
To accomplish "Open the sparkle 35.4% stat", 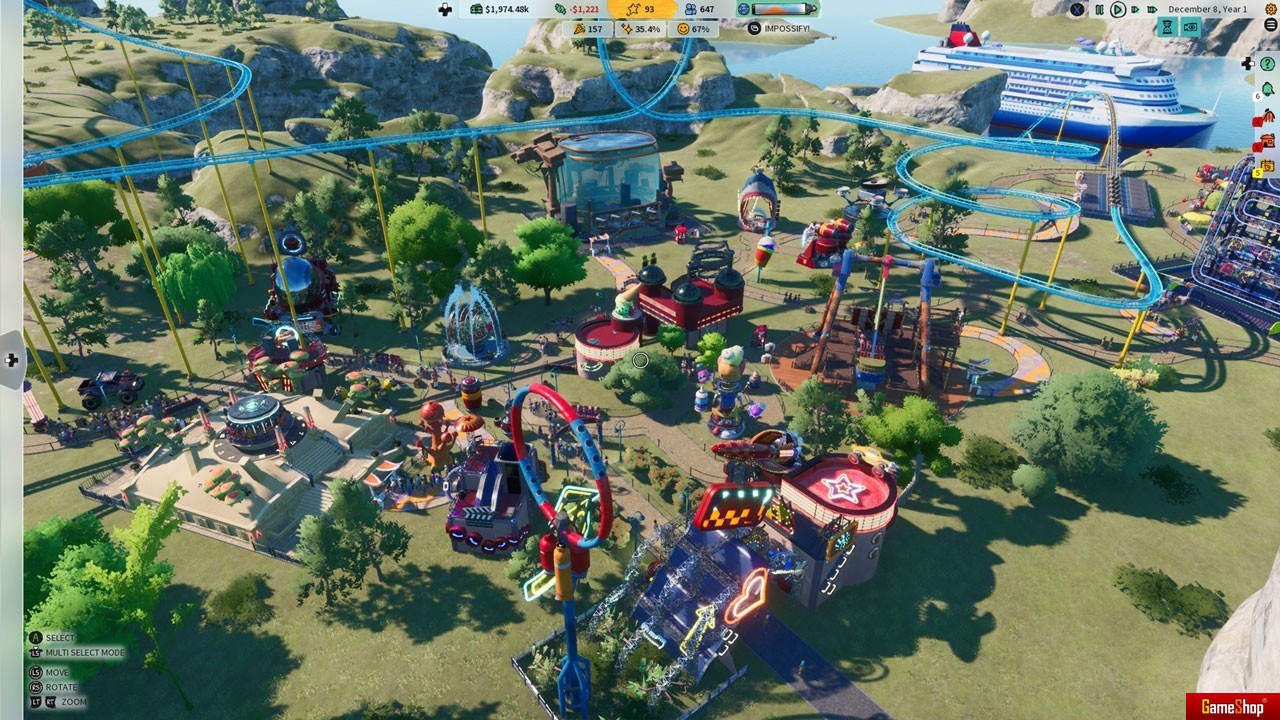I will [640, 29].
